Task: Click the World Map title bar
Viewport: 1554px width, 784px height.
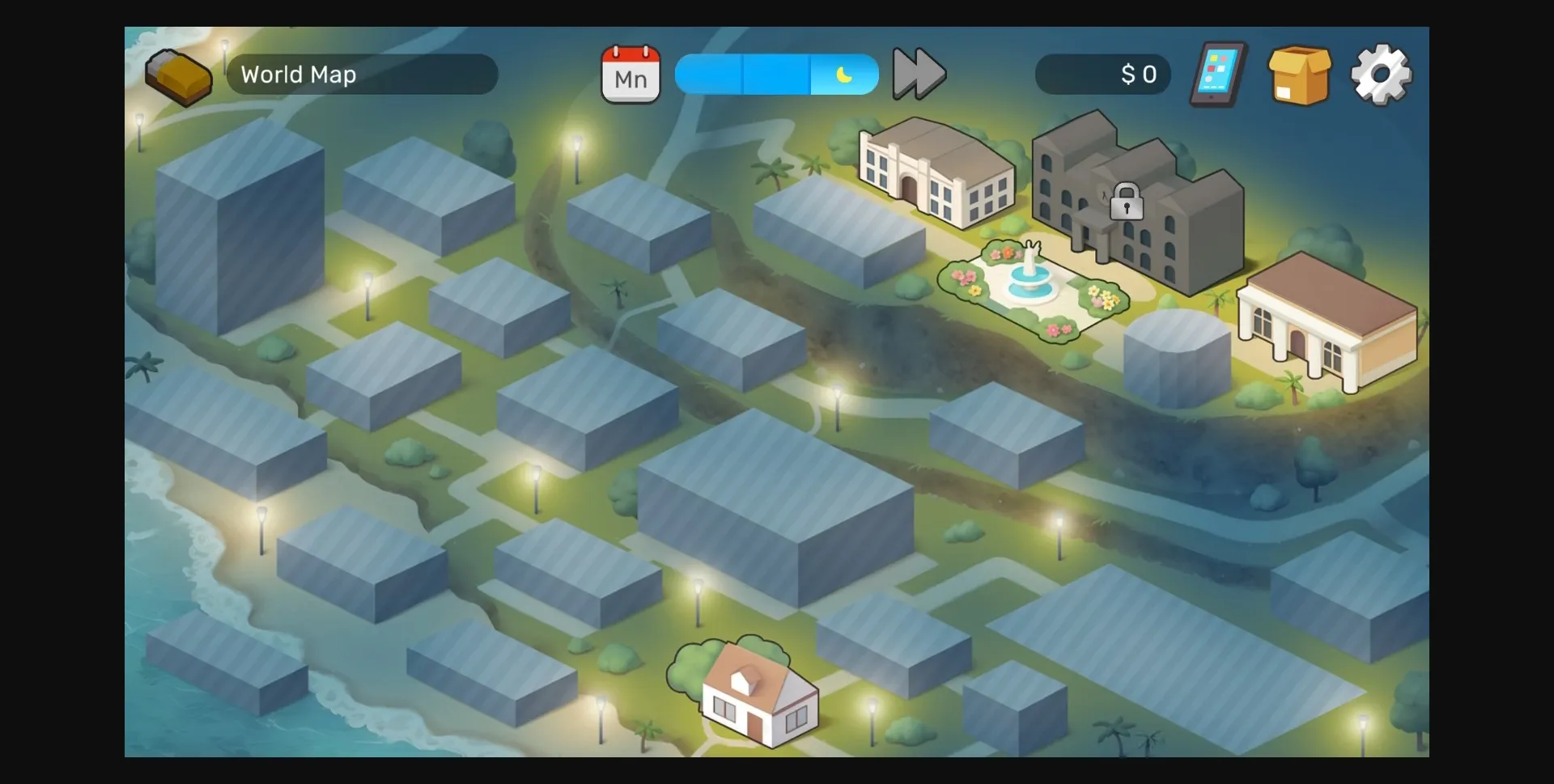Action: coord(362,74)
